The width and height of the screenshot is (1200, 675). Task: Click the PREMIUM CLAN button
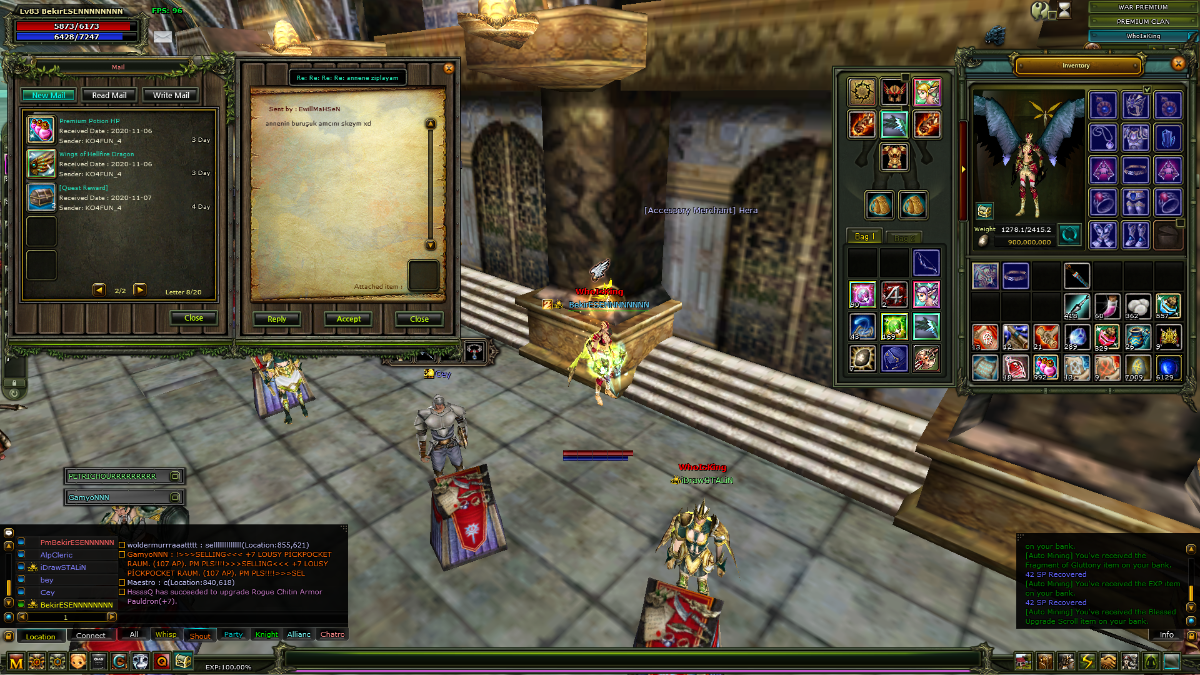click(1143, 21)
